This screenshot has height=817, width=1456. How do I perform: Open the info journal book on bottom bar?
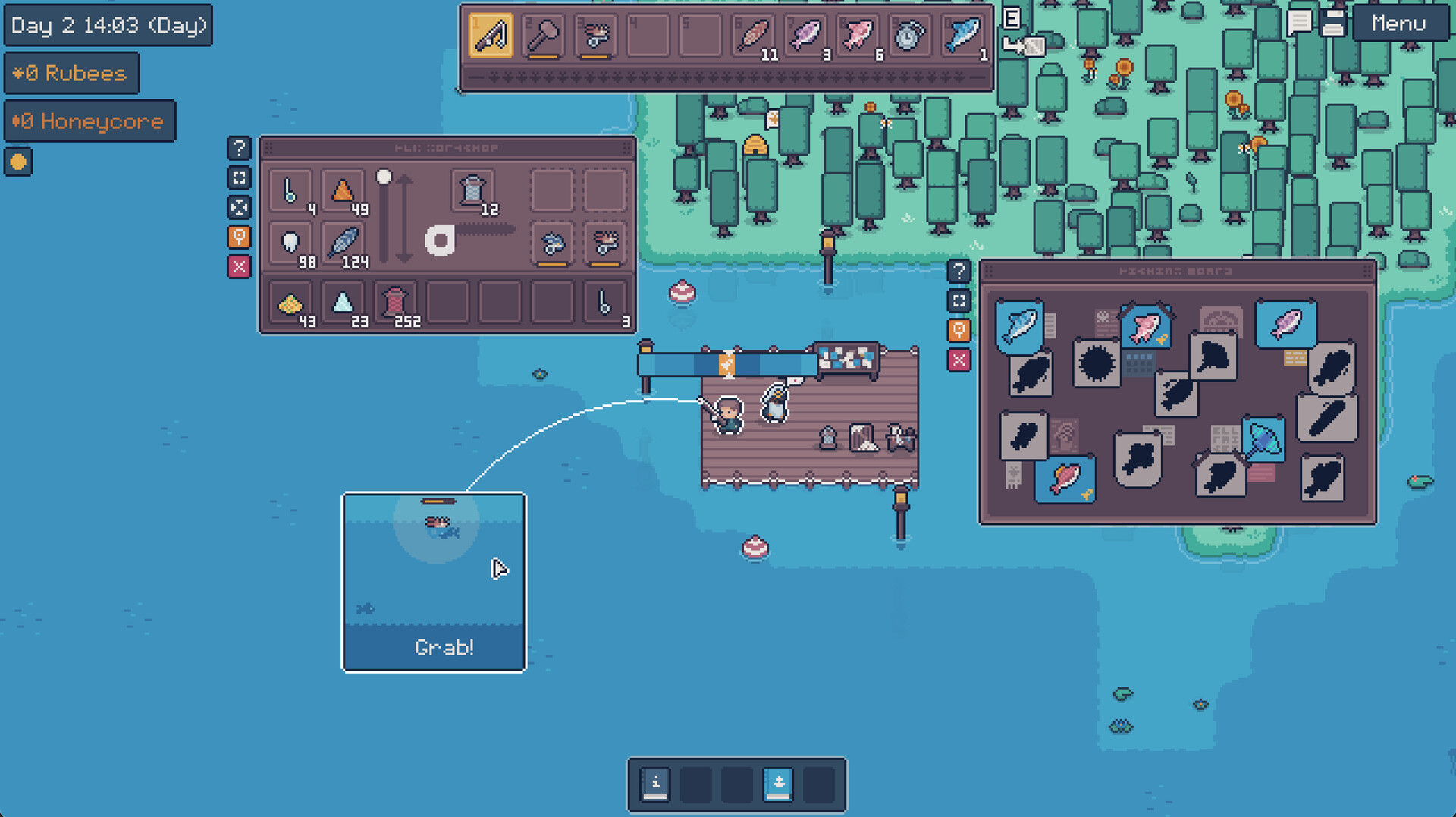tap(654, 784)
